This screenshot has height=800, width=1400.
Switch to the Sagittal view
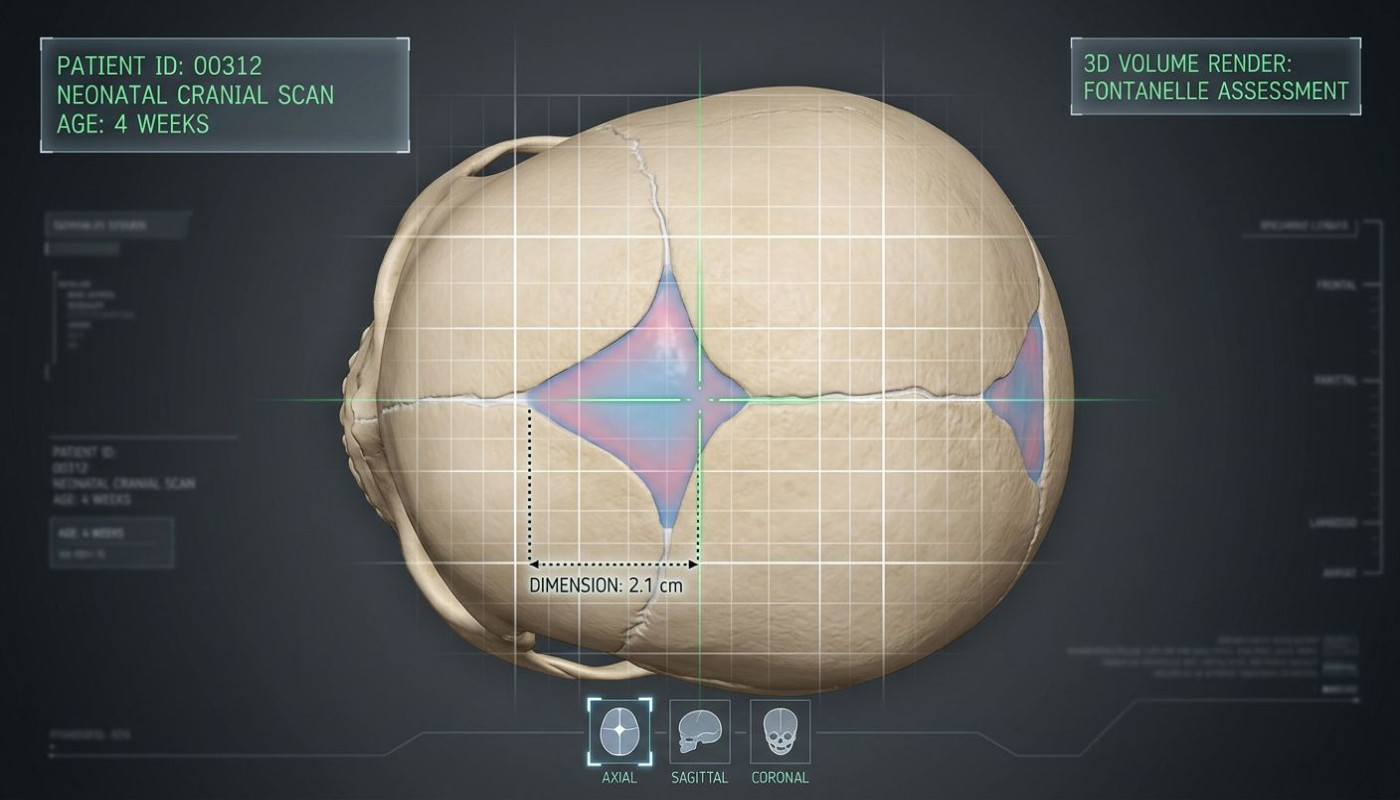(699, 731)
